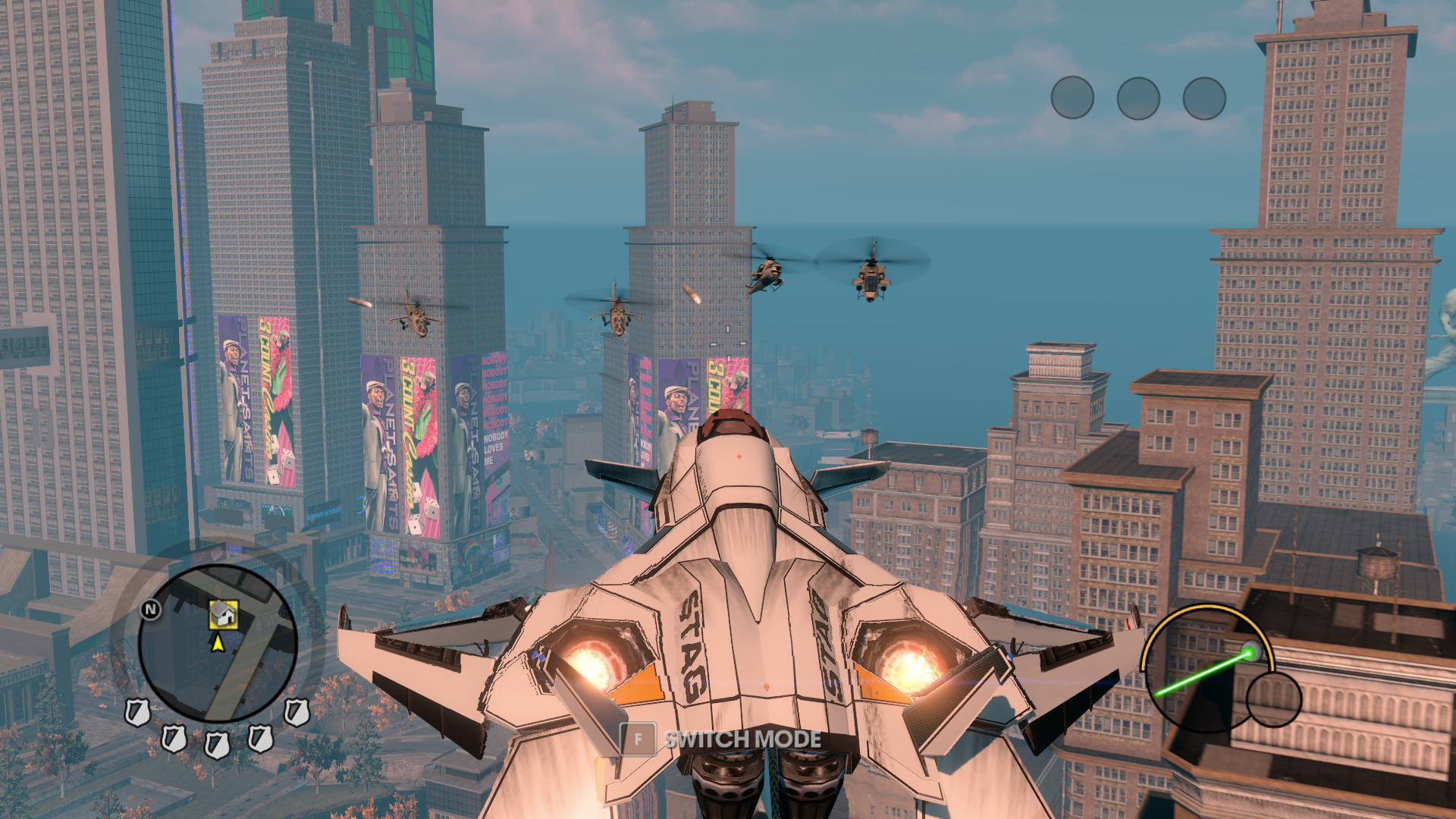Click the yellow player arrow on minimap
Viewport: 1456px width, 819px height.
(218, 644)
